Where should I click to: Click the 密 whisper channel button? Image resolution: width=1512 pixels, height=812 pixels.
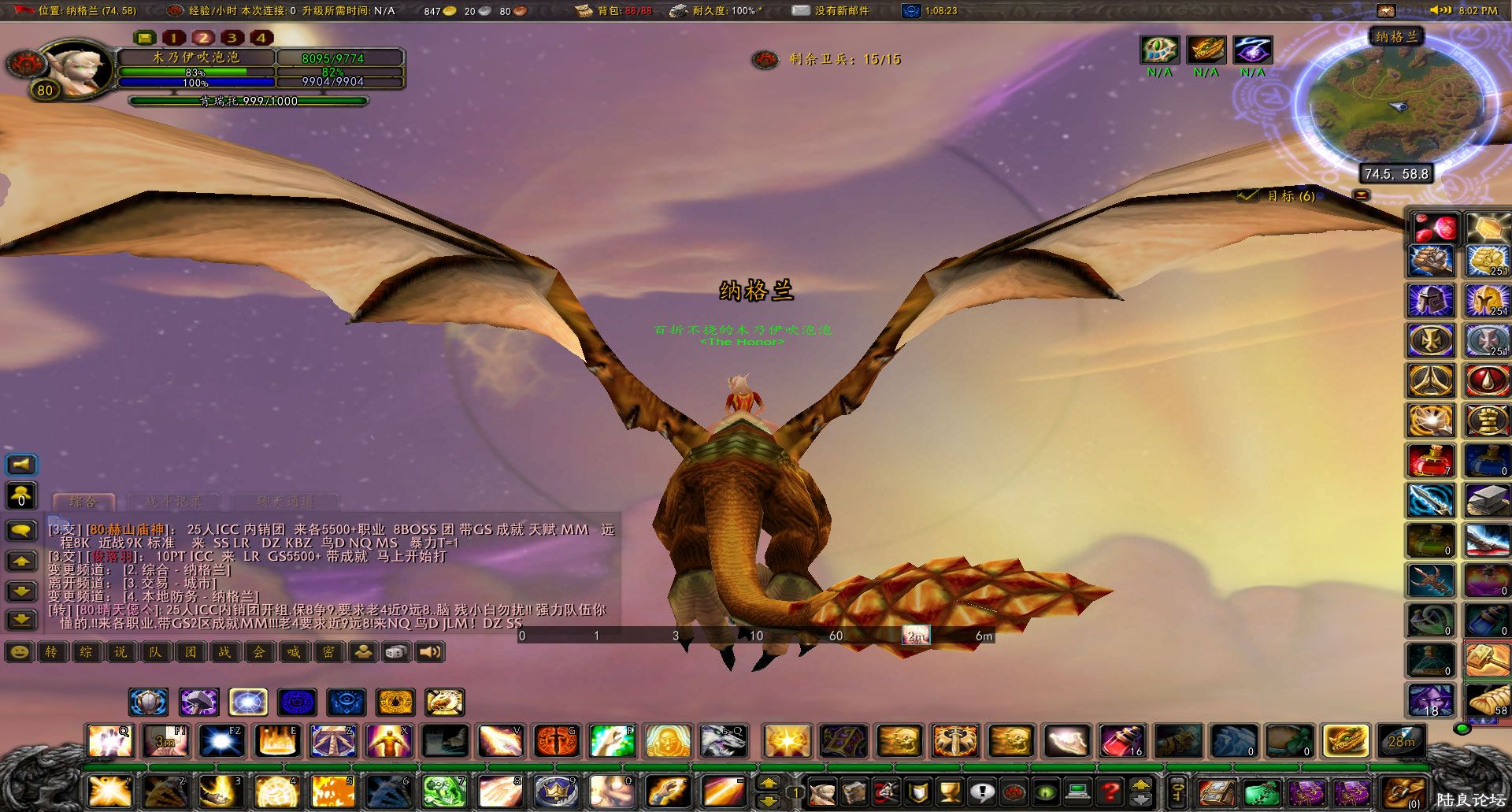(329, 652)
